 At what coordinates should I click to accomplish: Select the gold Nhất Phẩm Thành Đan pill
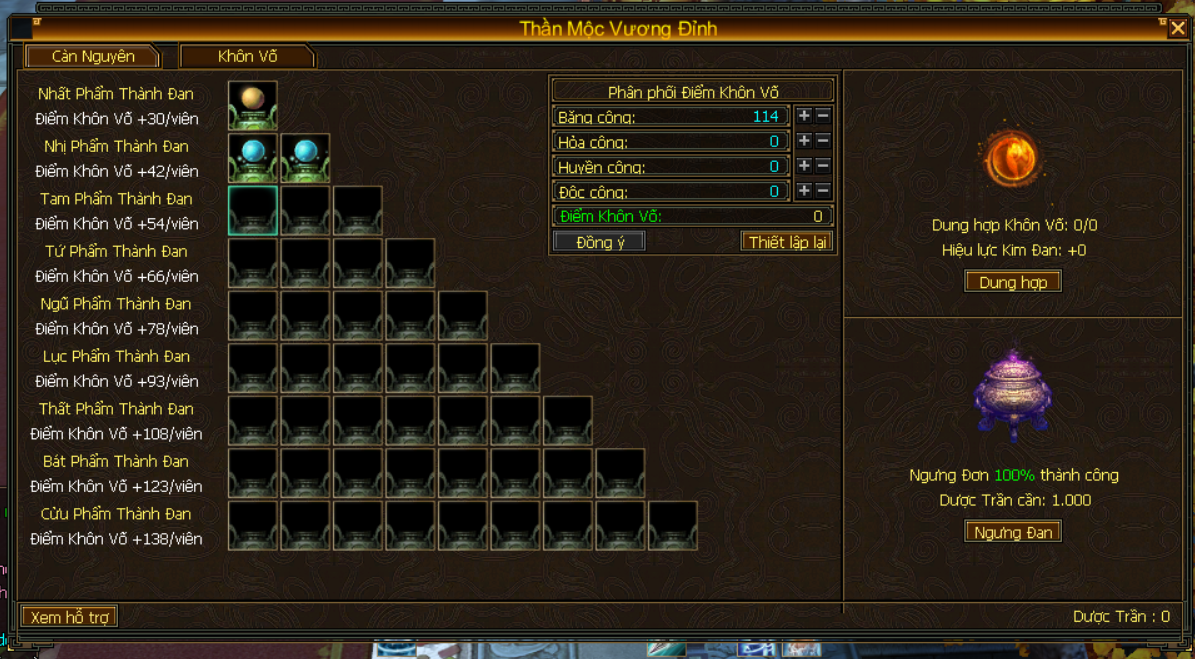point(252,105)
